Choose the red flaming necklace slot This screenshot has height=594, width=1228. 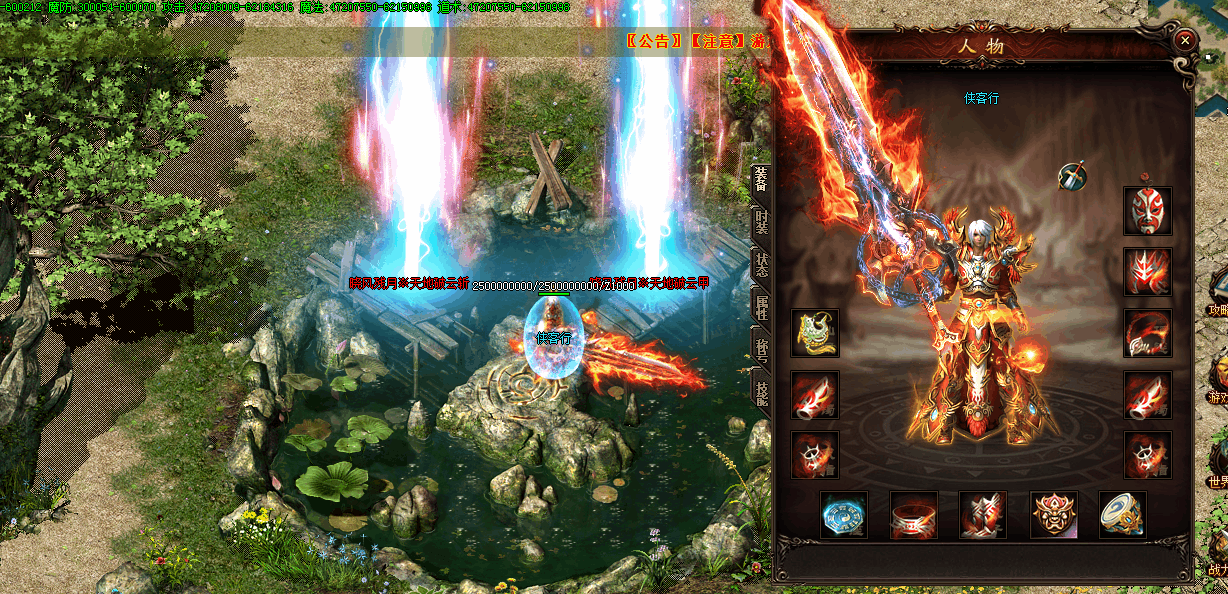click(x=1147, y=333)
